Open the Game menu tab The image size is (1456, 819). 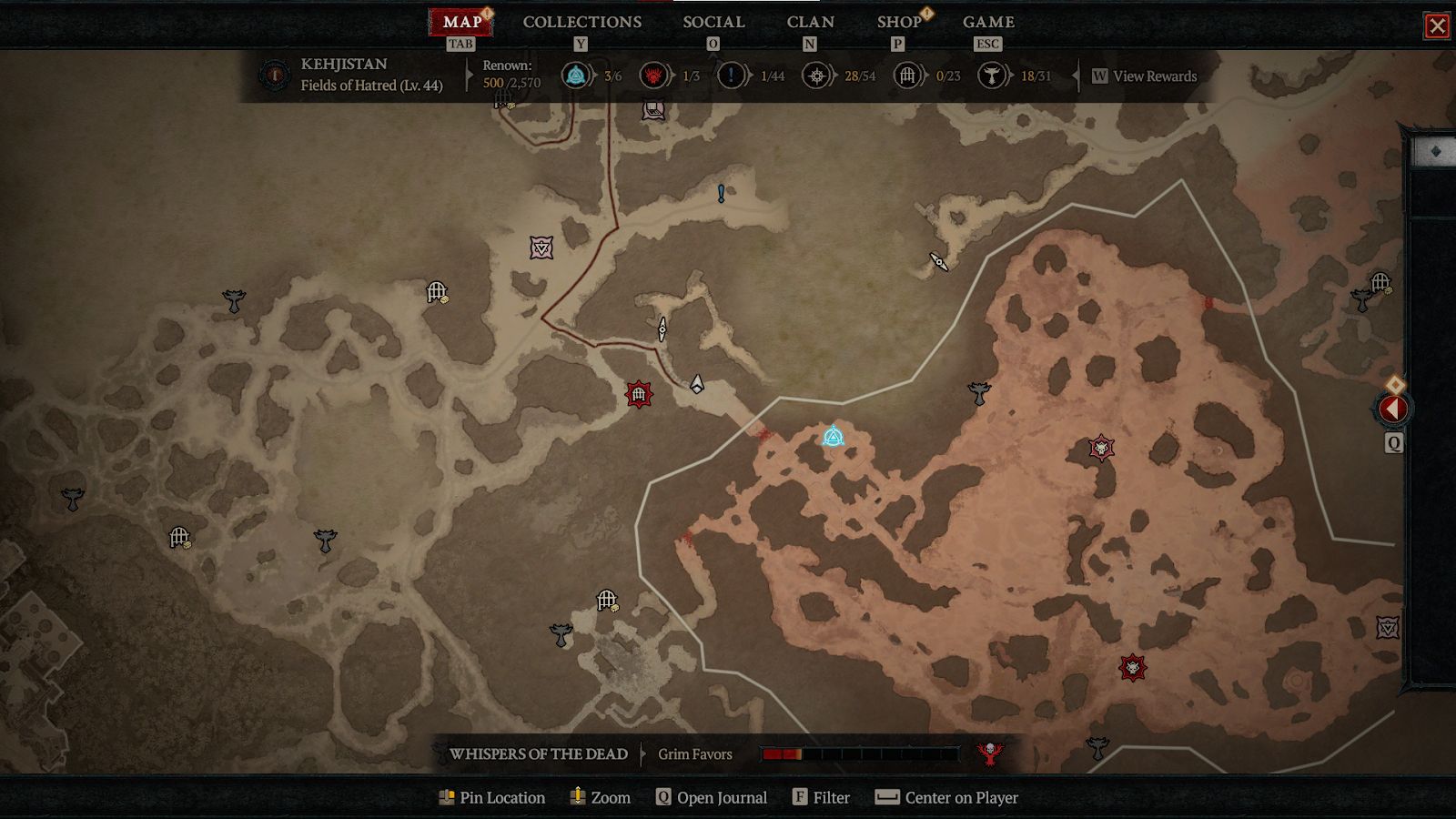pyautogui.click(x=988, y=22)
